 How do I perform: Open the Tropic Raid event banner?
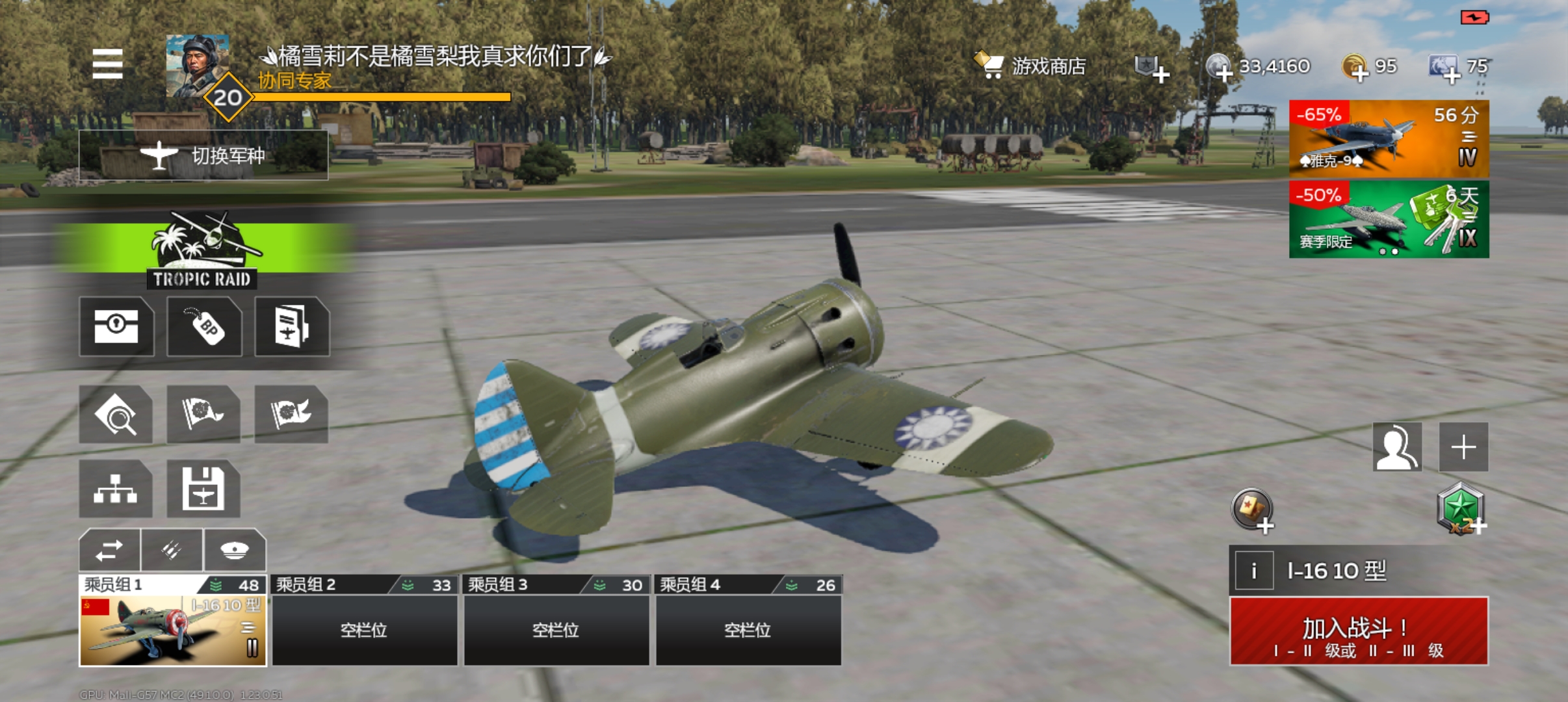[202, 250]
